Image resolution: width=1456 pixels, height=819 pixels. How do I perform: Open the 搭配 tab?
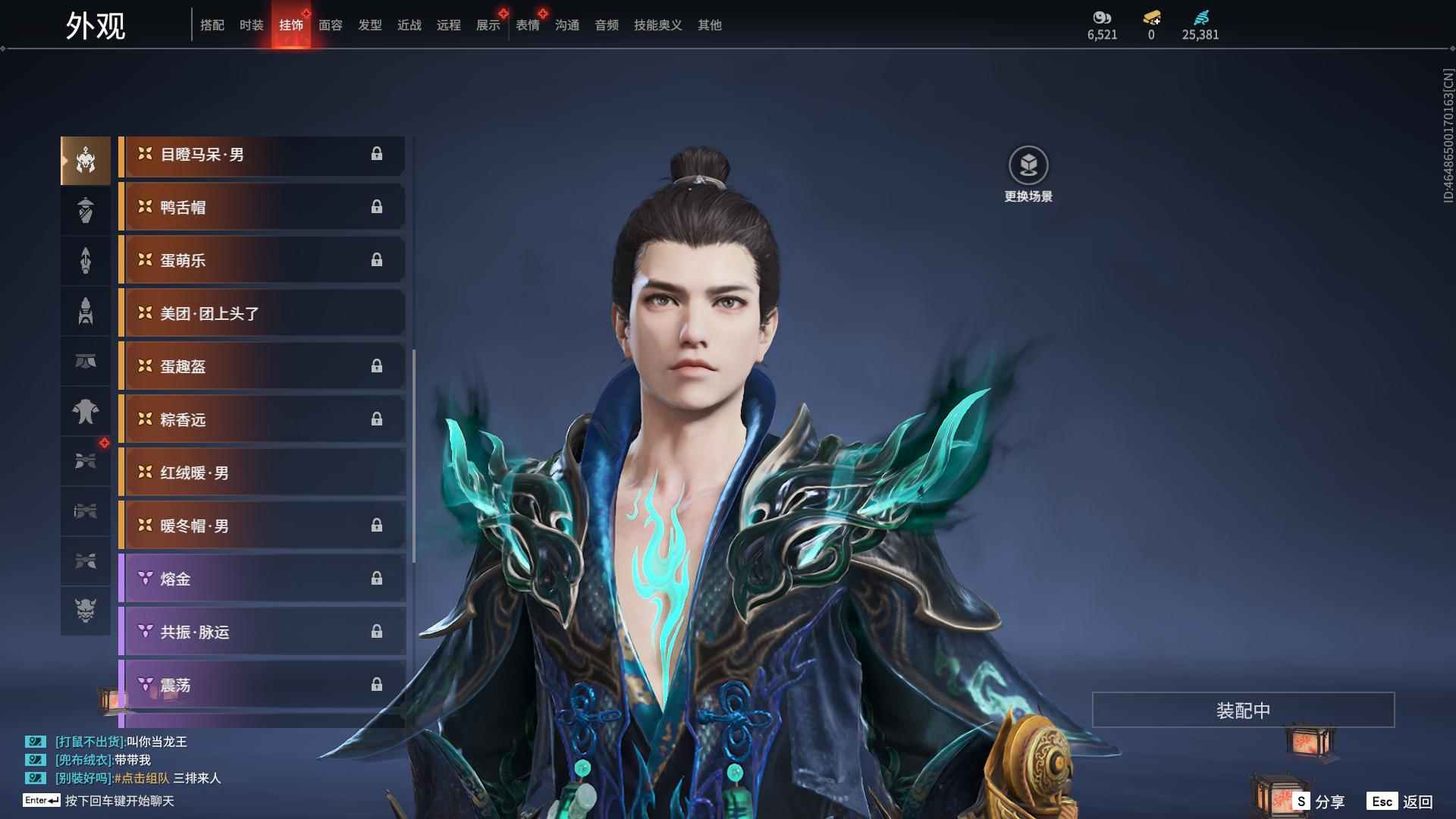pyautogui.click(x=212, y=25)
